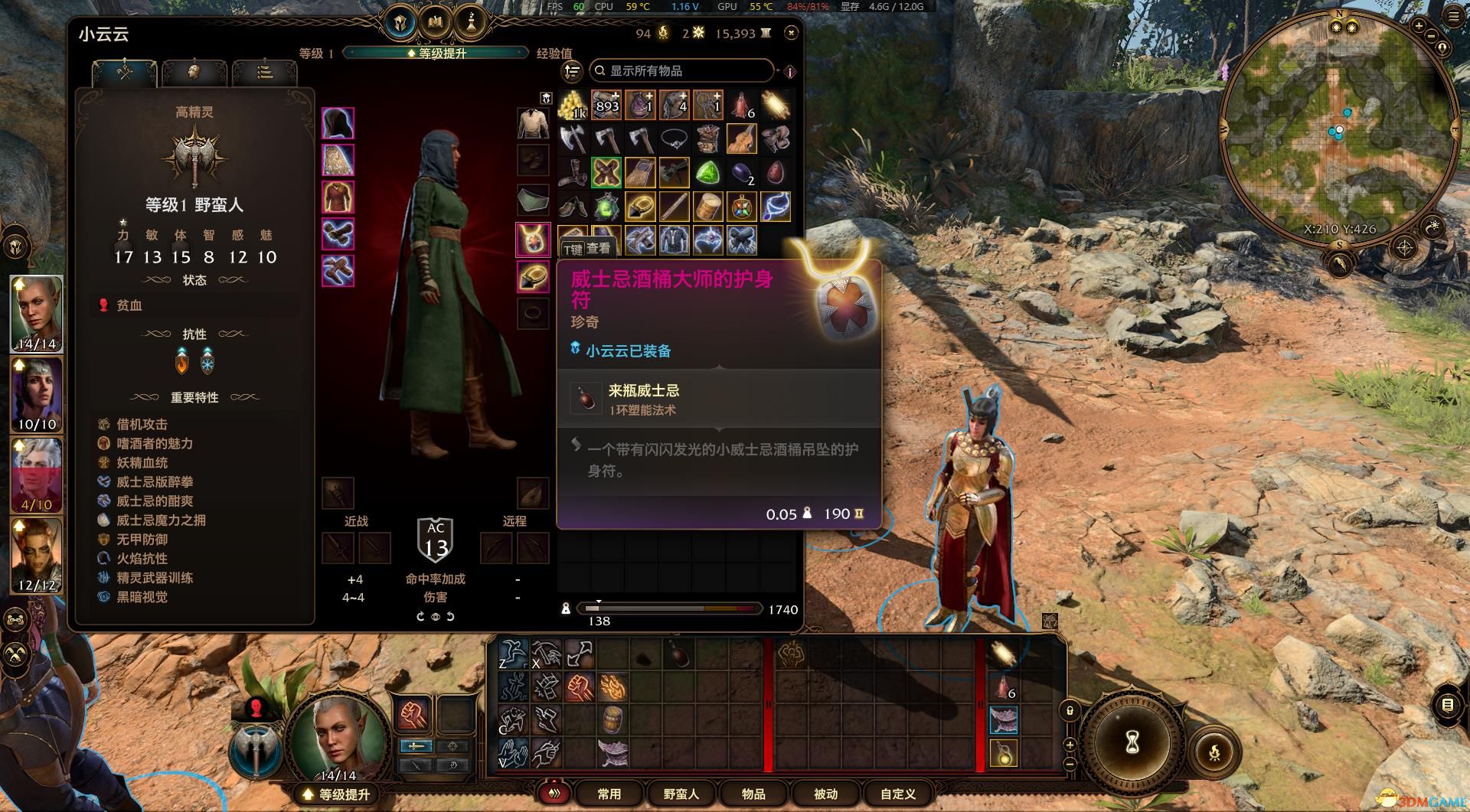Open the 自定义 hotbar tab
The image size is (1470, 812).
pos(897,794)
